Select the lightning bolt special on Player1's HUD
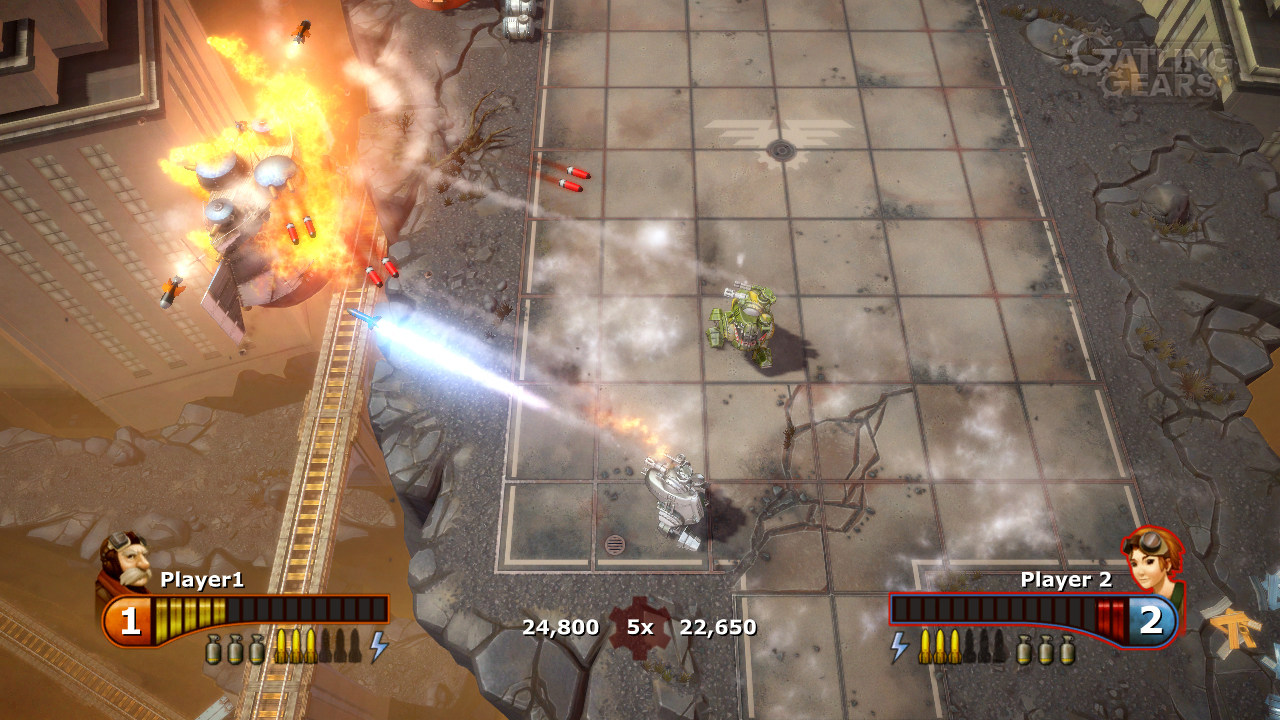1280x720 pixels. (378, 646)
